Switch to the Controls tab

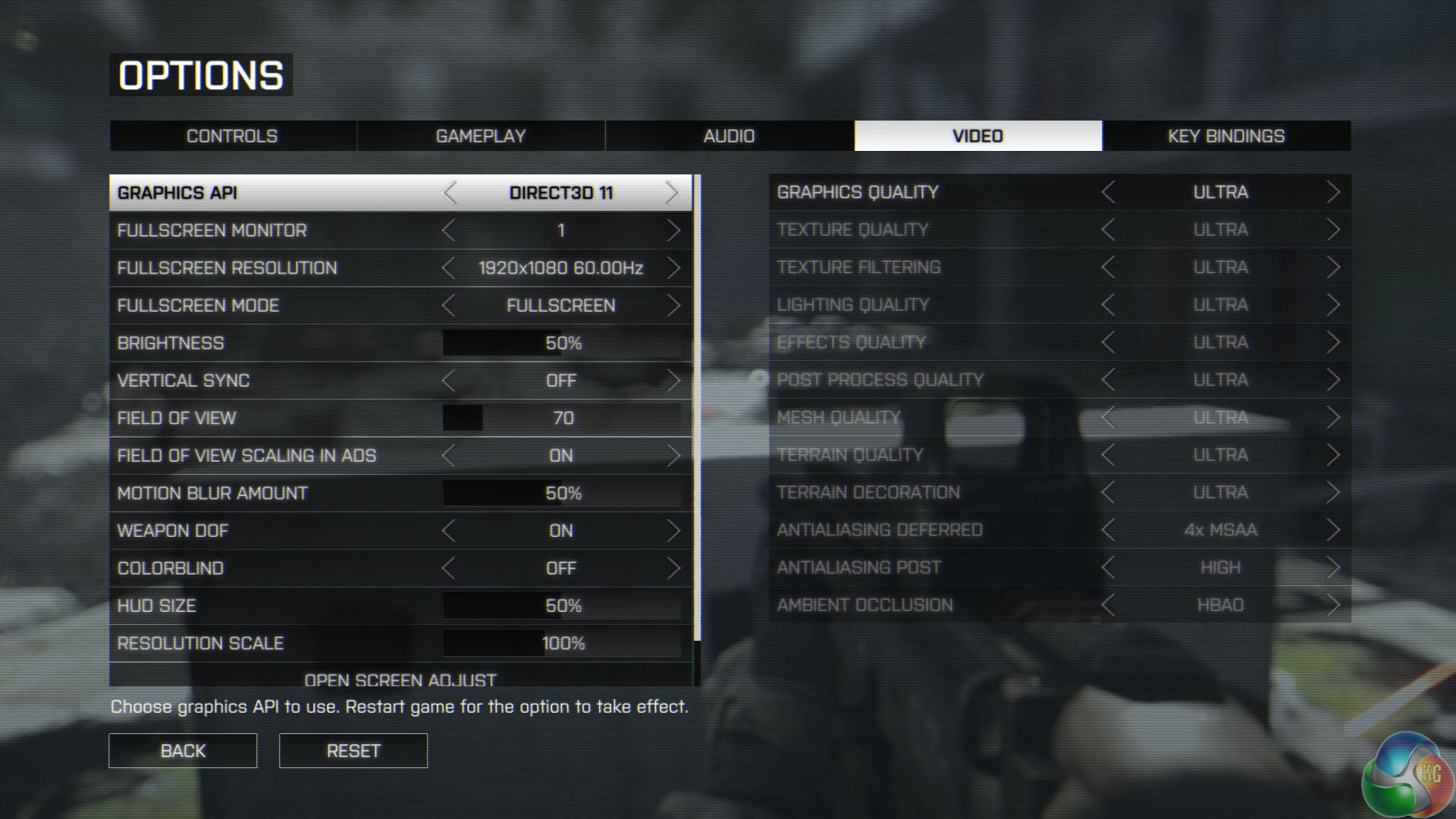tap(232, 136)
